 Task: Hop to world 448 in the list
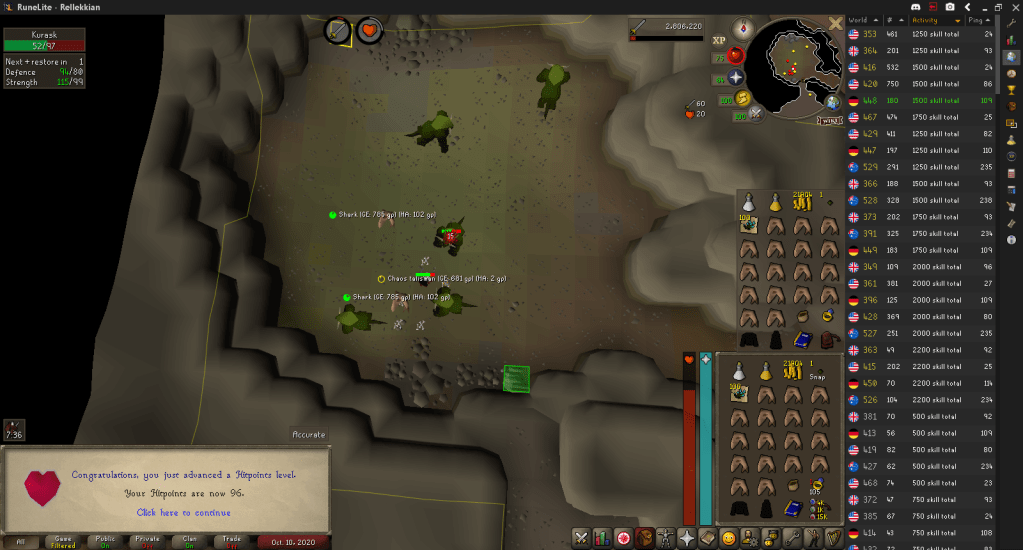click(902, 100)
